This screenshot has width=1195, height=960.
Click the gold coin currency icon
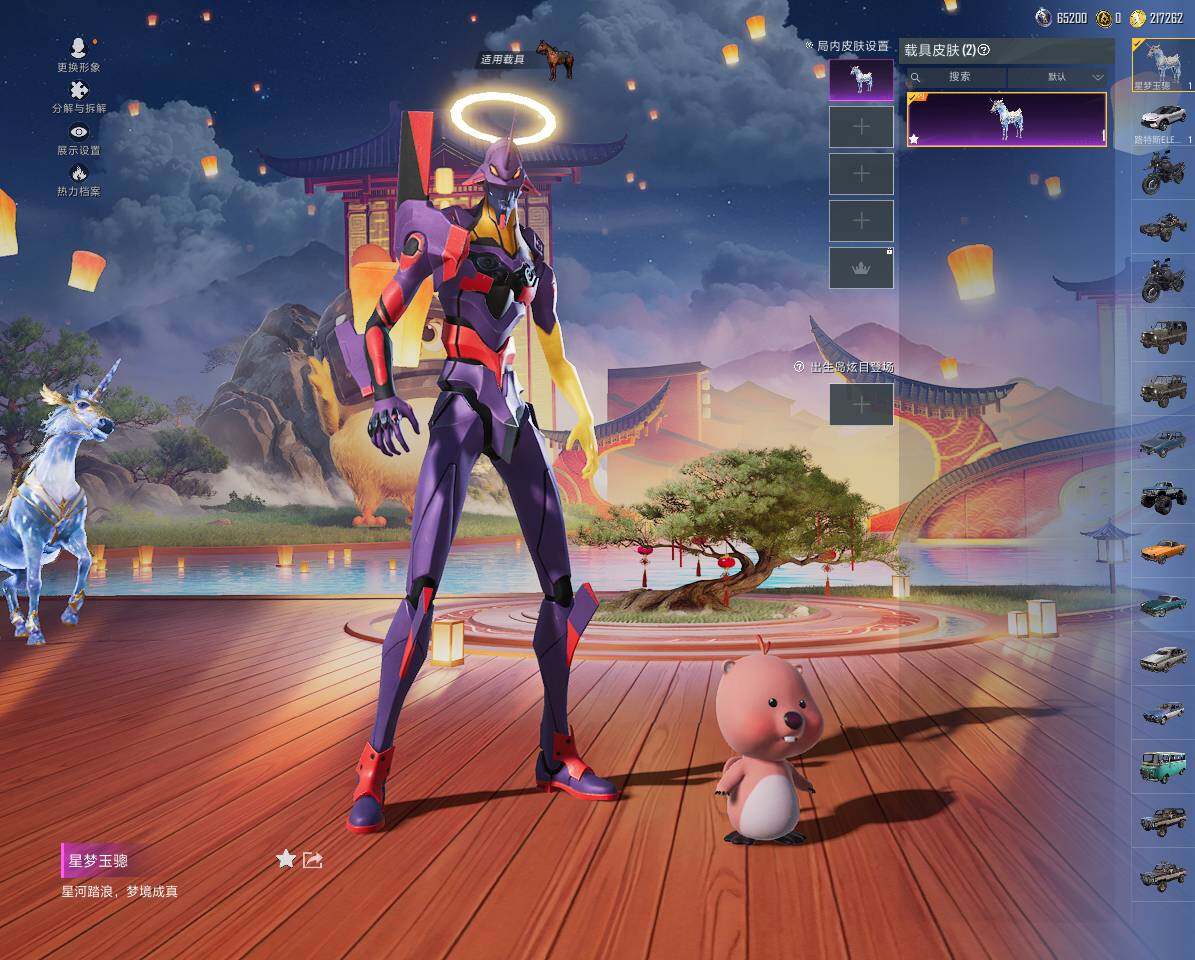(x=1136, y=18)
